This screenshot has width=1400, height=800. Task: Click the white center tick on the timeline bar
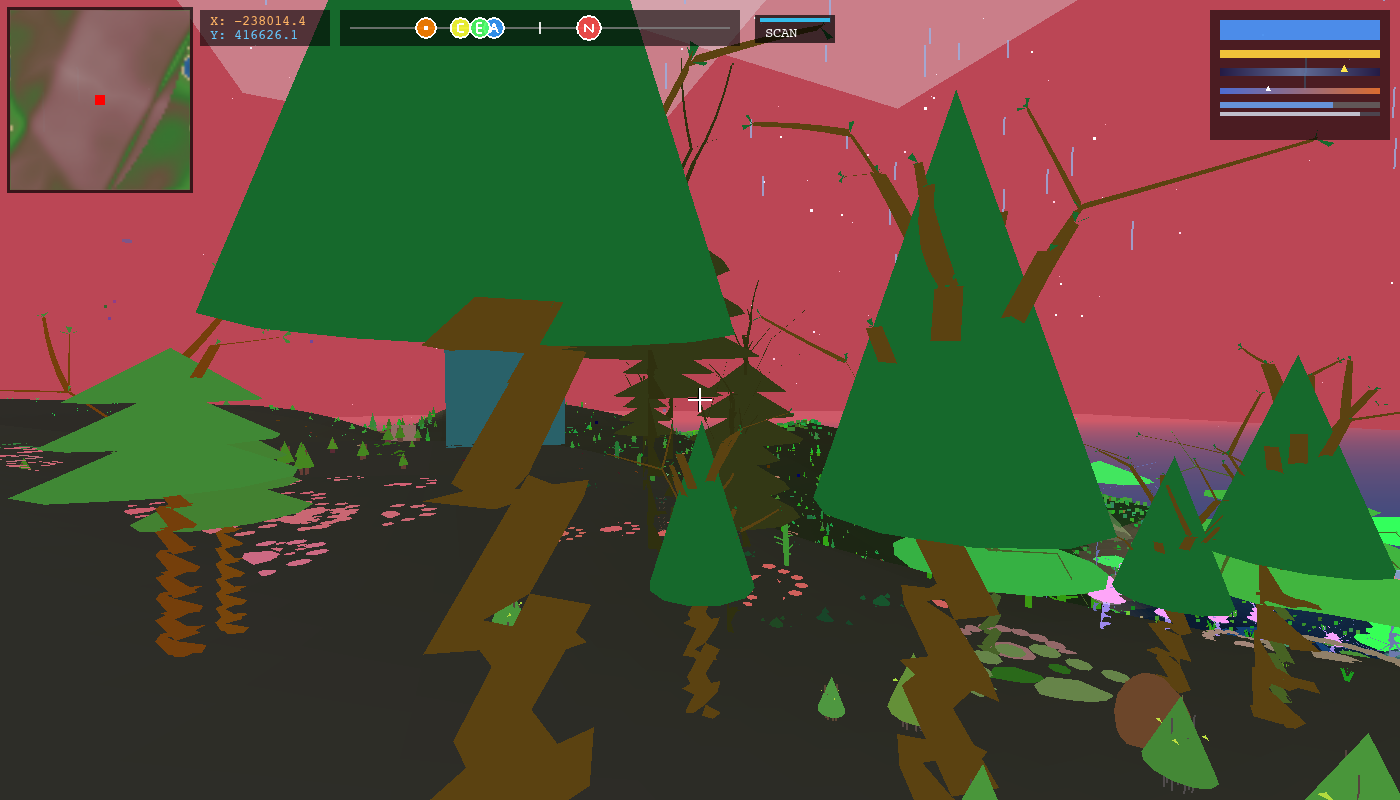coord(539,29)
